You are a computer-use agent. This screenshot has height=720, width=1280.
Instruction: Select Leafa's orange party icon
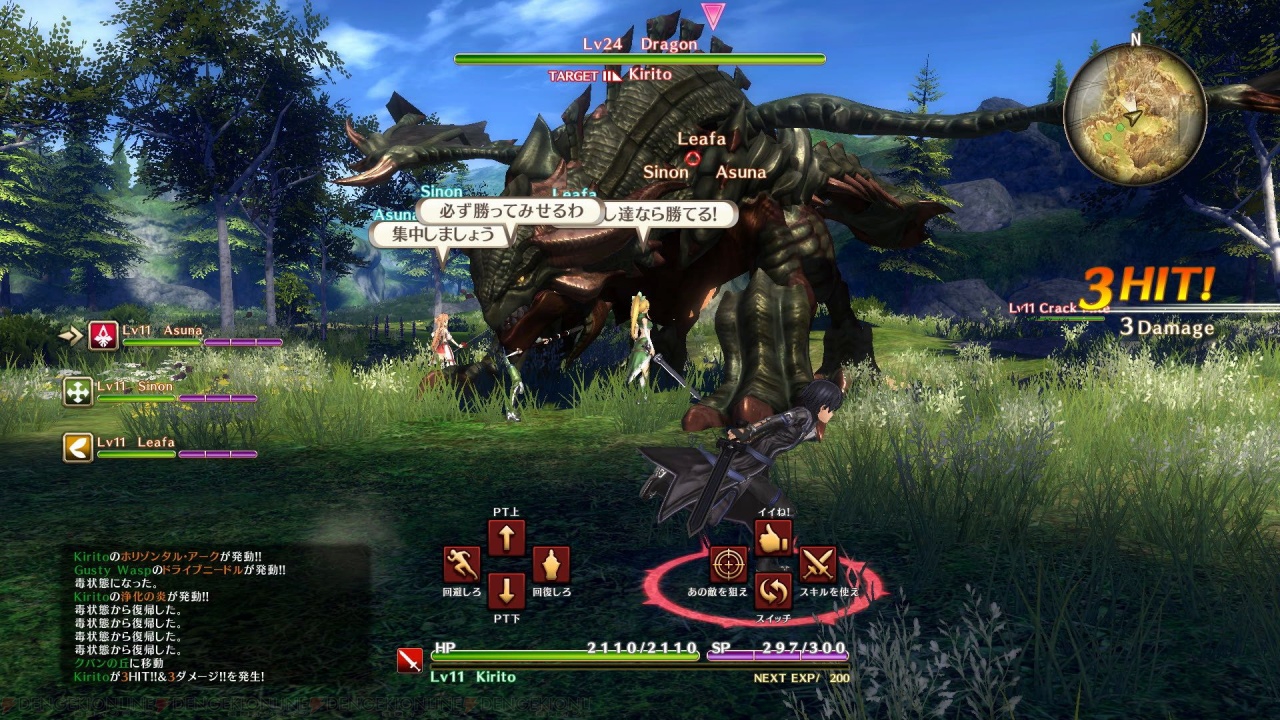coord(78,447)
